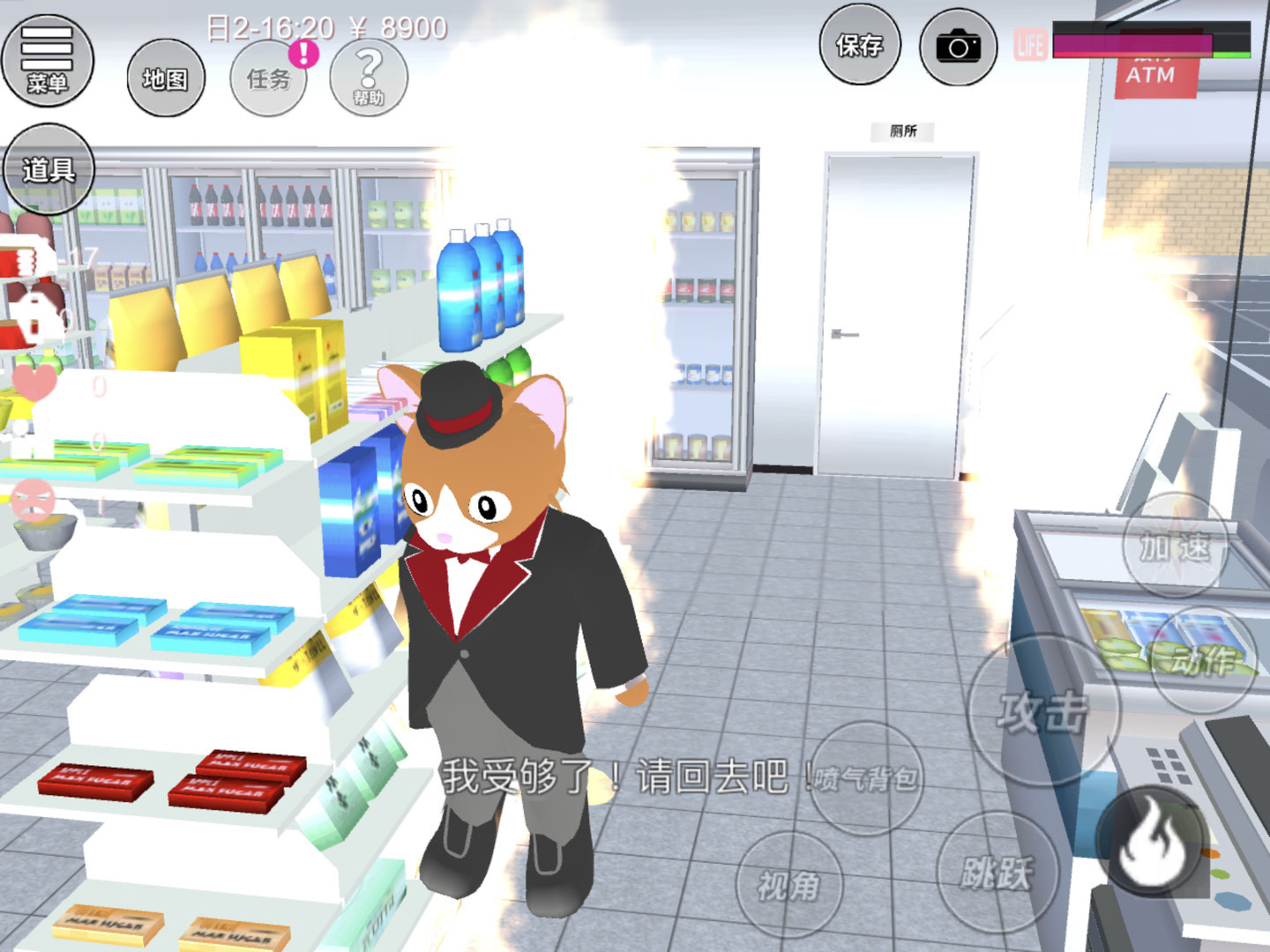Image resolution: width=1270 pixels, height=952 pixels.
Task: Open the 菜单 main menu
Action: (x=48, y=60)
